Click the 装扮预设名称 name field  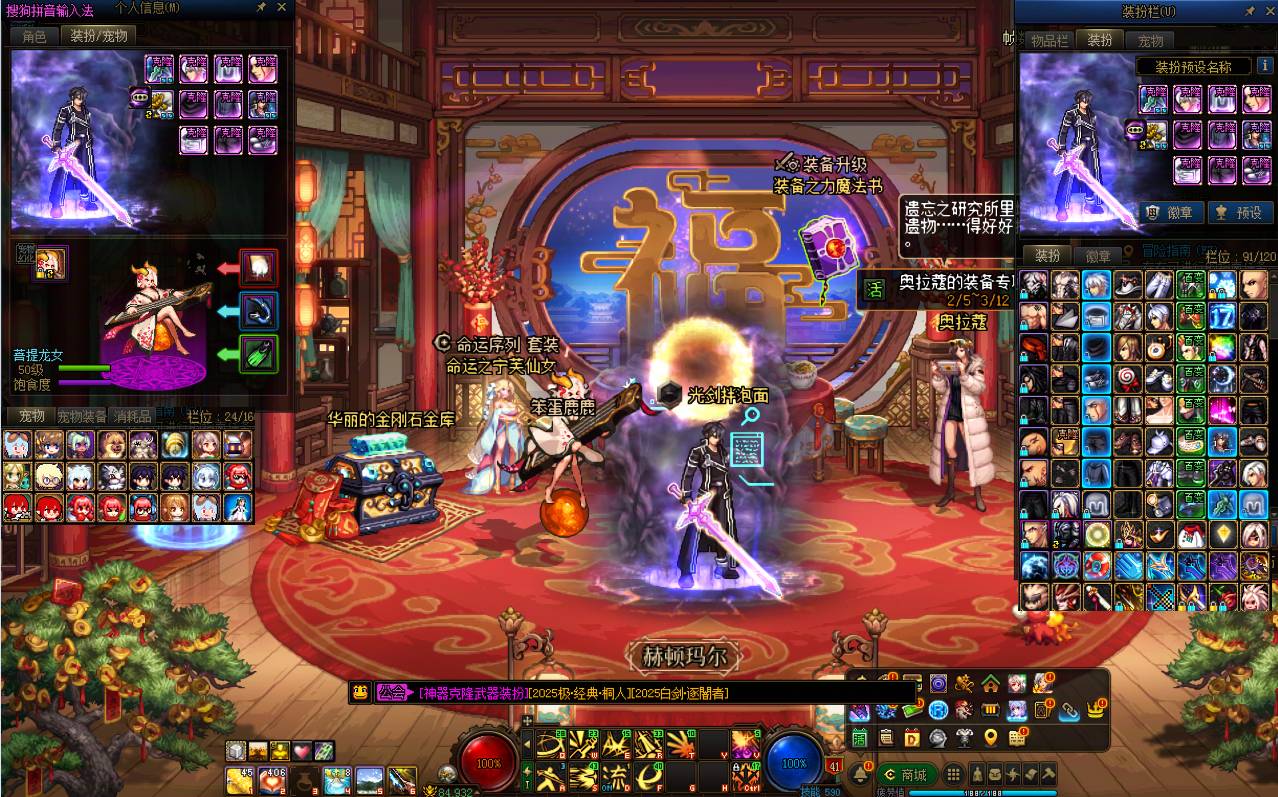click(1193, 67)
